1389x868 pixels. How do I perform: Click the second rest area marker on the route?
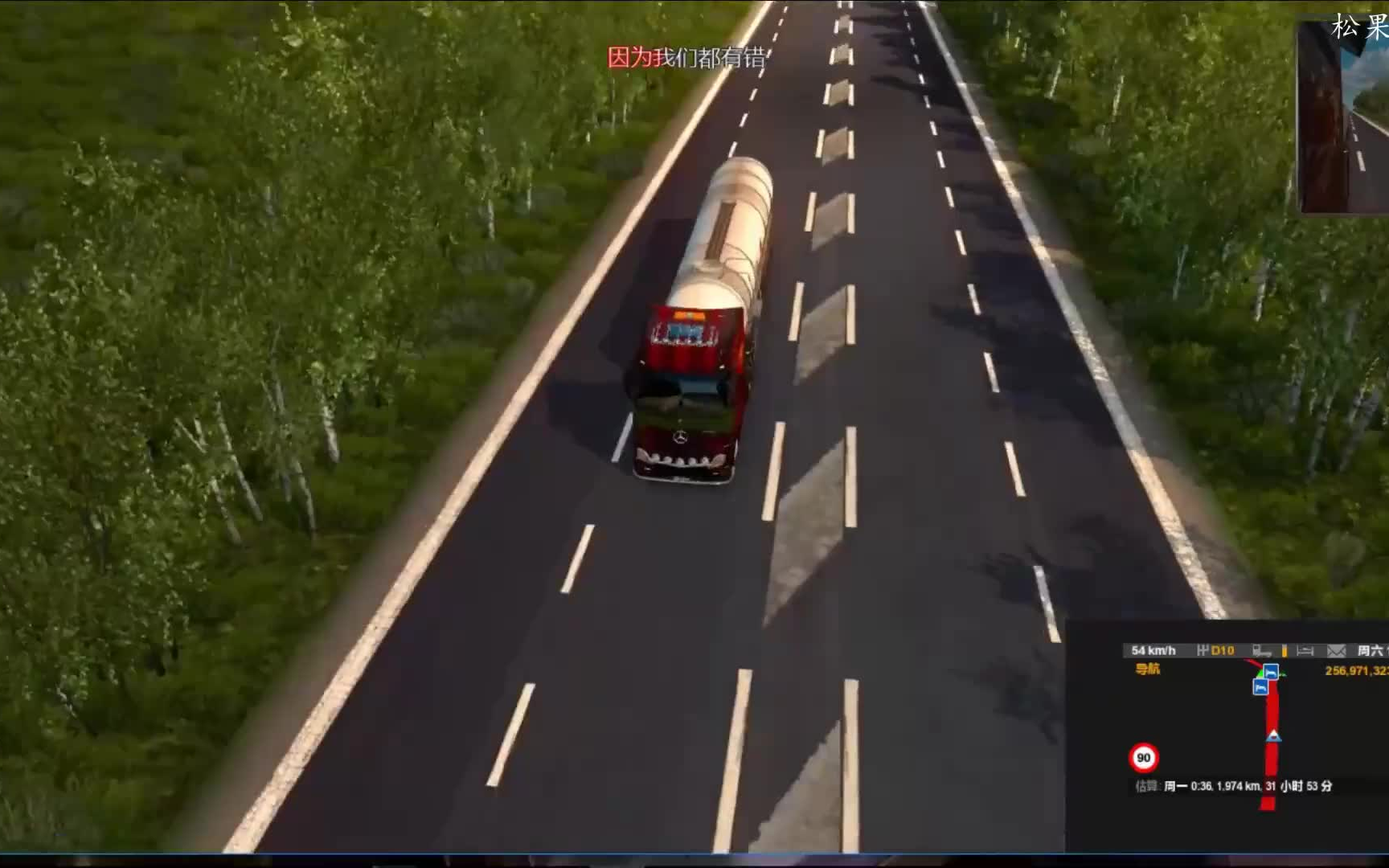click(x=1260, y=687)
